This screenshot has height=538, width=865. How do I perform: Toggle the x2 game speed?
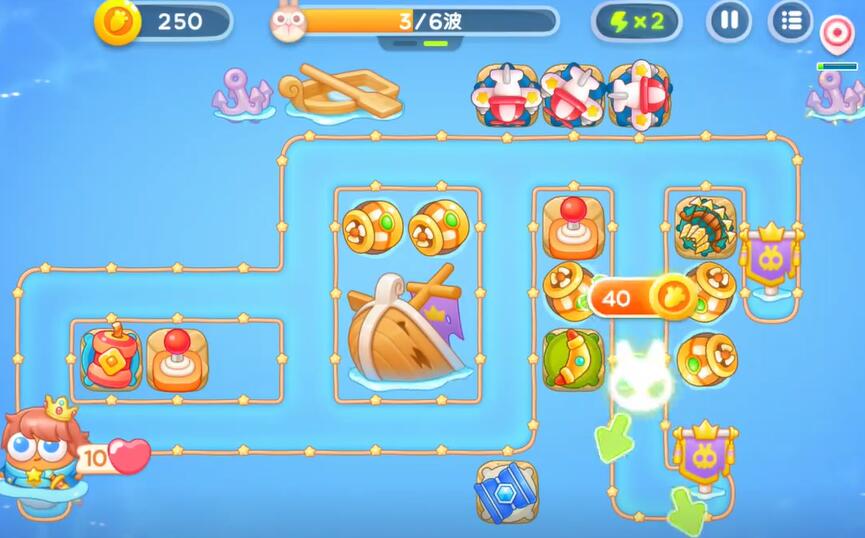[x=636, y=21]
